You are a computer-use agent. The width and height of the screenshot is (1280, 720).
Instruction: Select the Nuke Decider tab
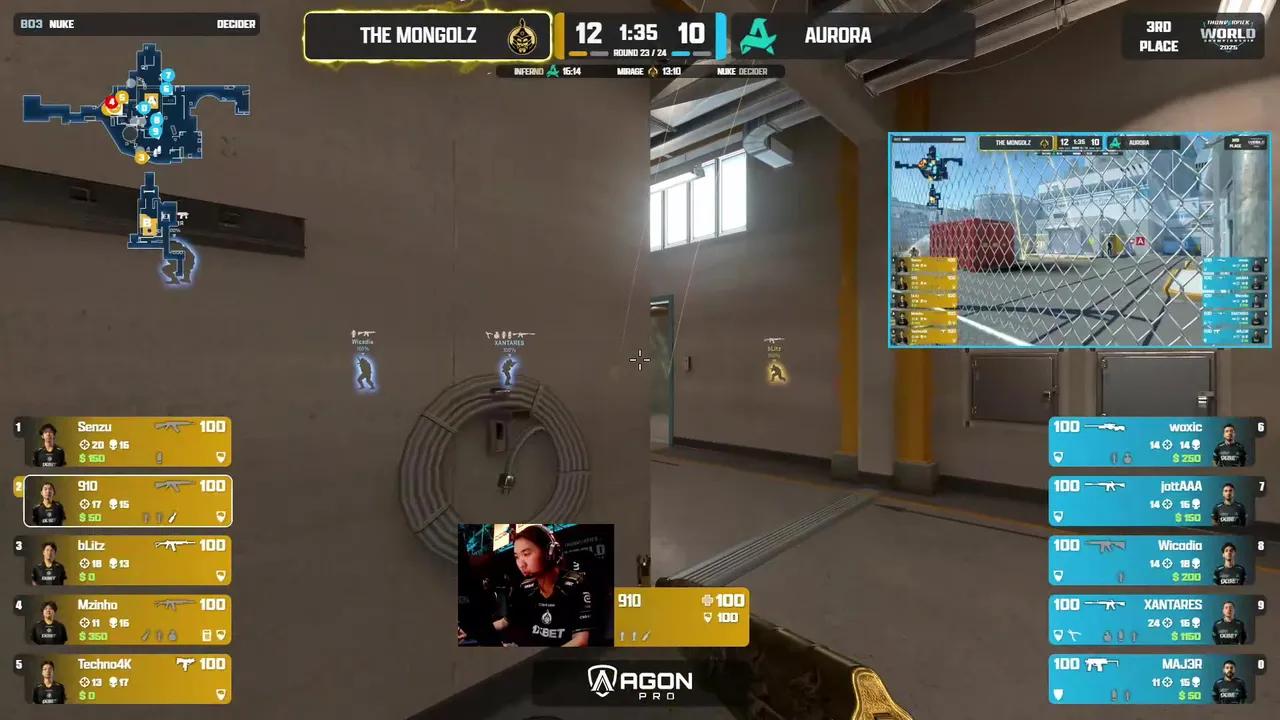click(740, 71)
